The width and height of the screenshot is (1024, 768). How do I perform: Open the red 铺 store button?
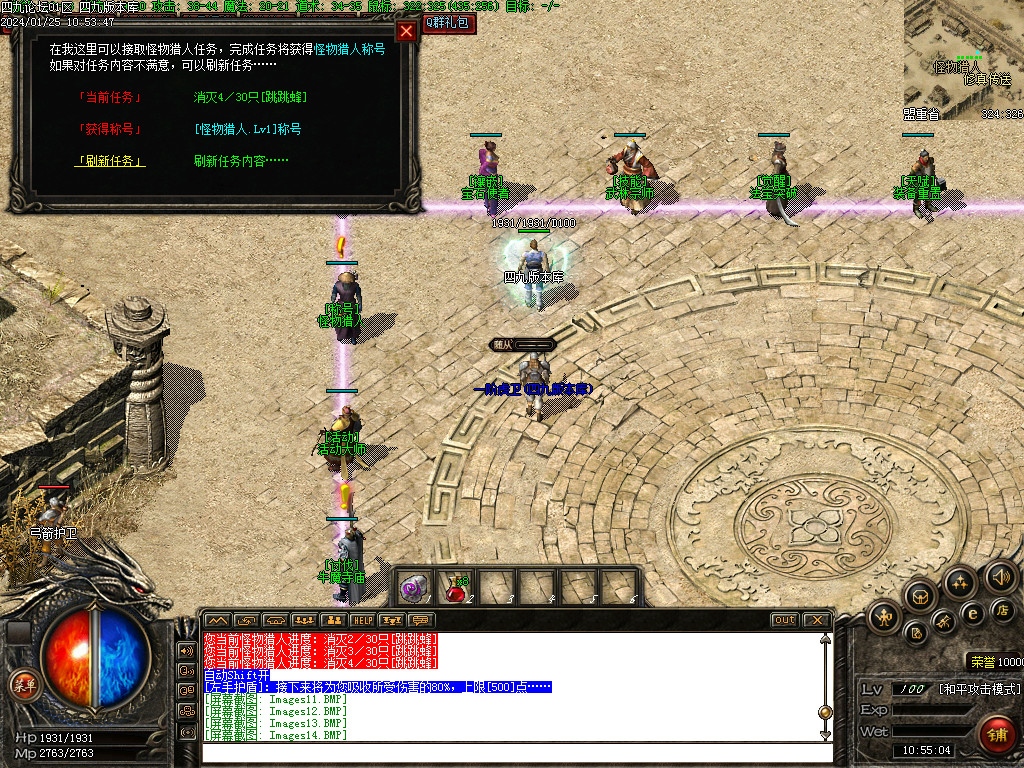pos(996,734)
